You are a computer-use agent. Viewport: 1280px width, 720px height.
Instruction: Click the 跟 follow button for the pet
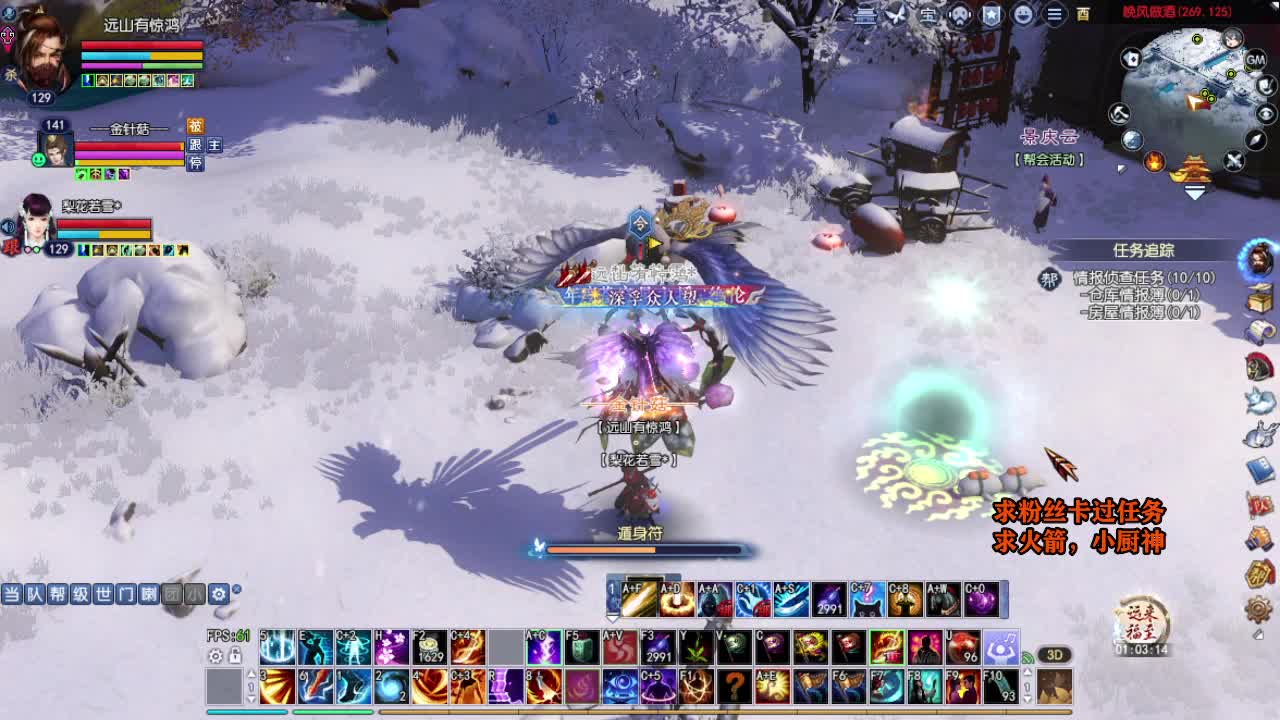point(195,145)
